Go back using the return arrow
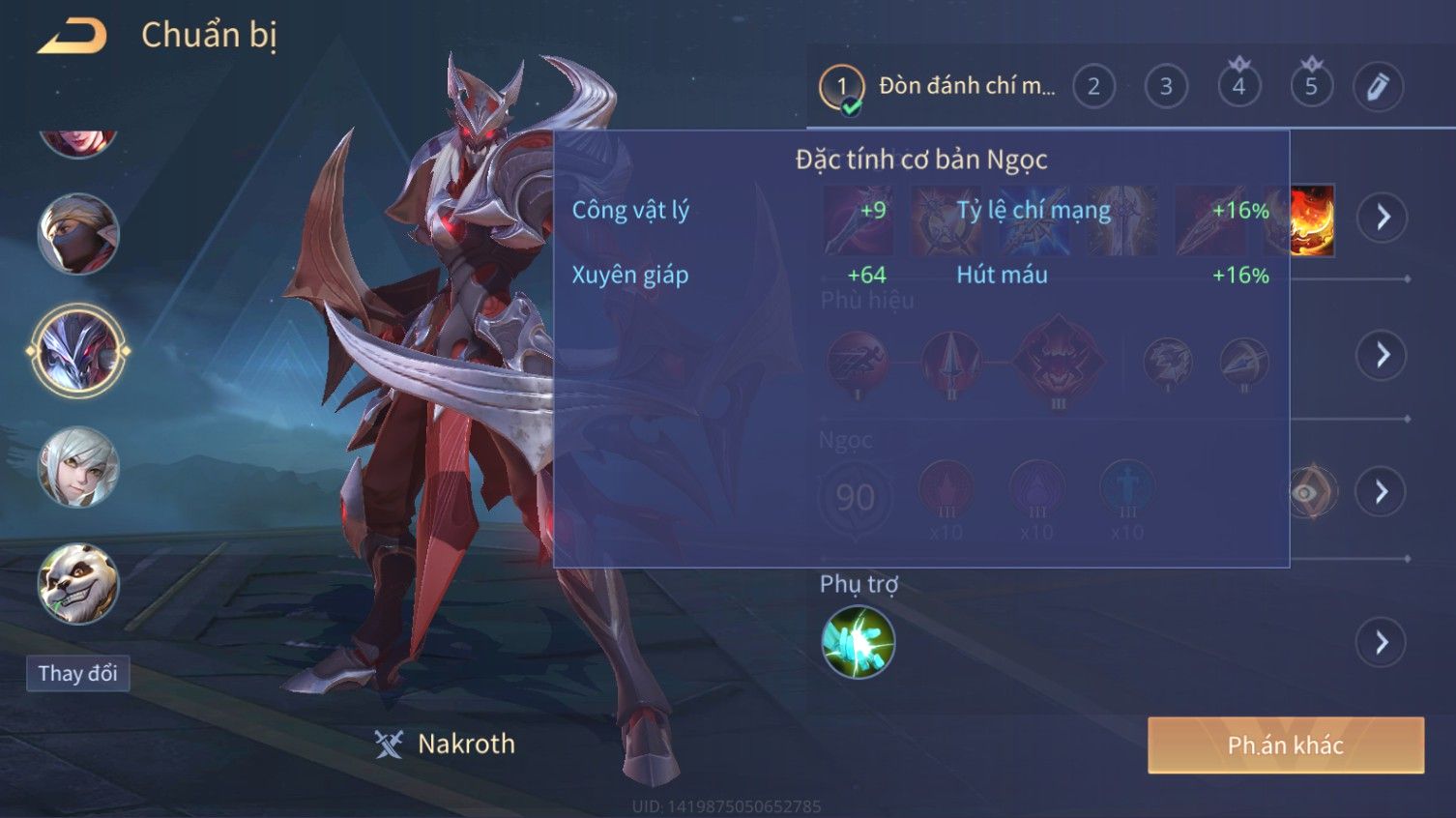This screenshot has width=1456, height=818. [x=73, y=37]
